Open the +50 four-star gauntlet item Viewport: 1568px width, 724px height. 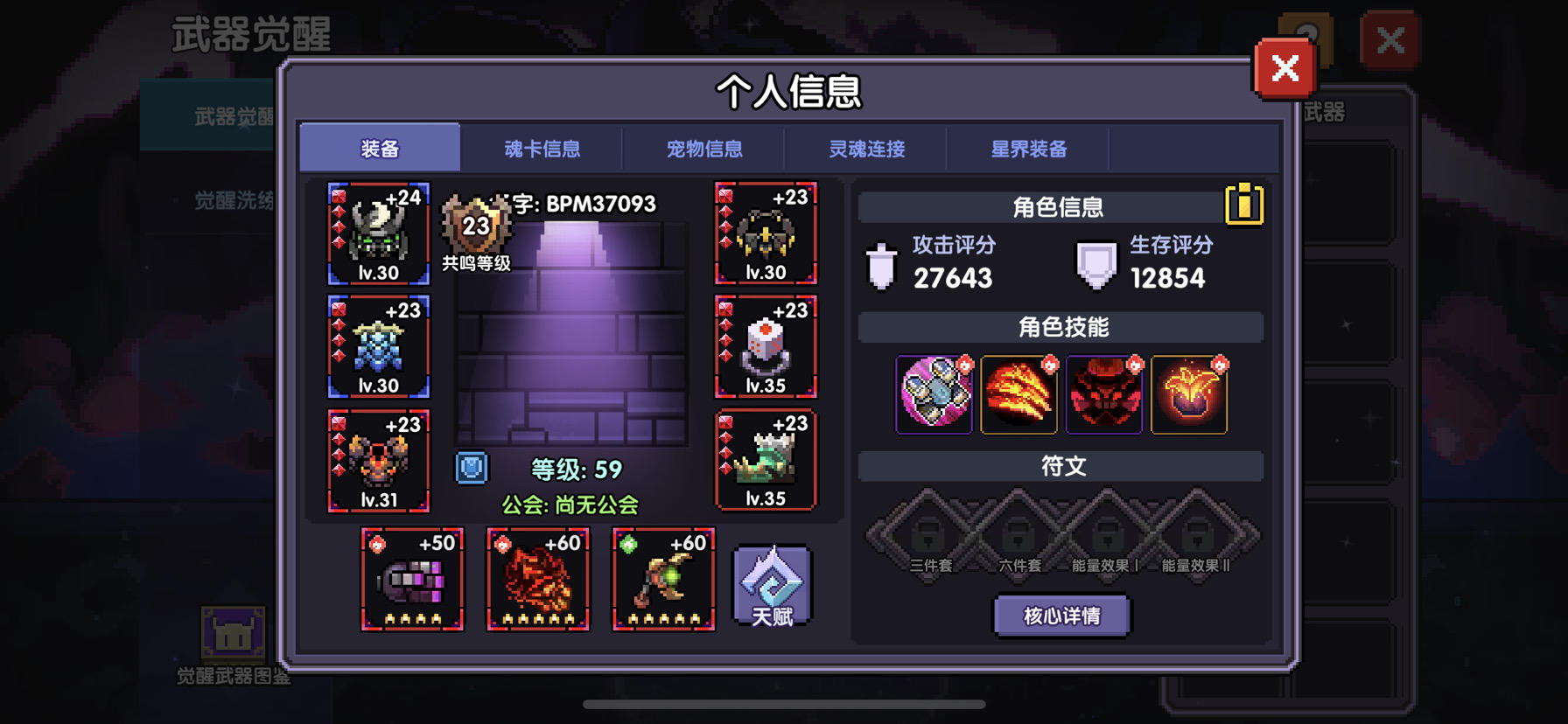tap(411, 581)
